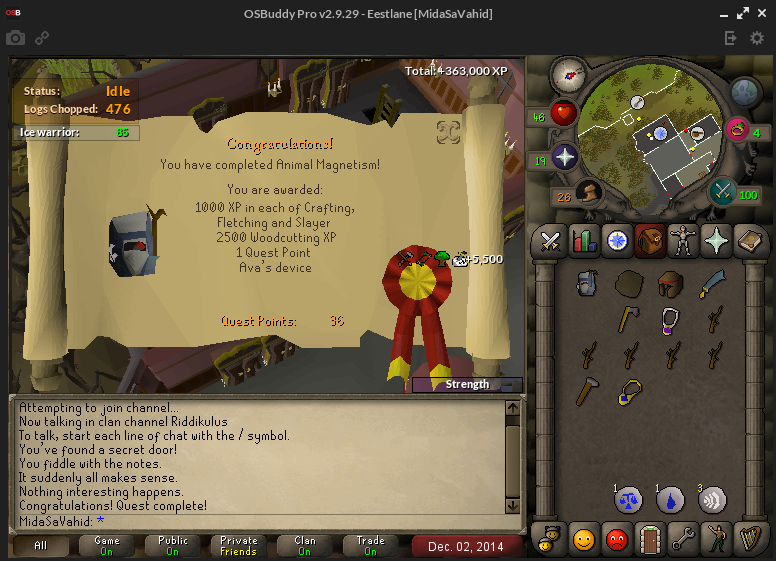
Task: Select the water rune in inventory
Action: point(670,499)
